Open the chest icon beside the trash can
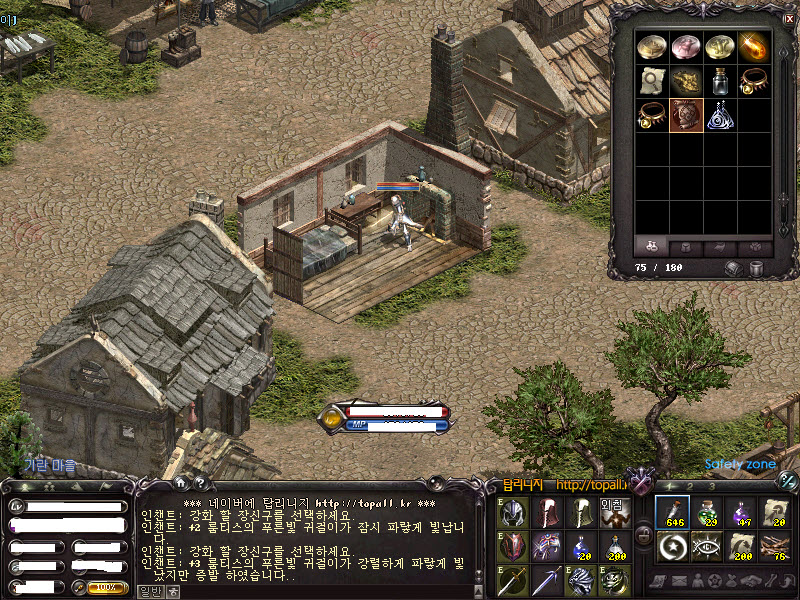800x600 pixels. (733, 268)
